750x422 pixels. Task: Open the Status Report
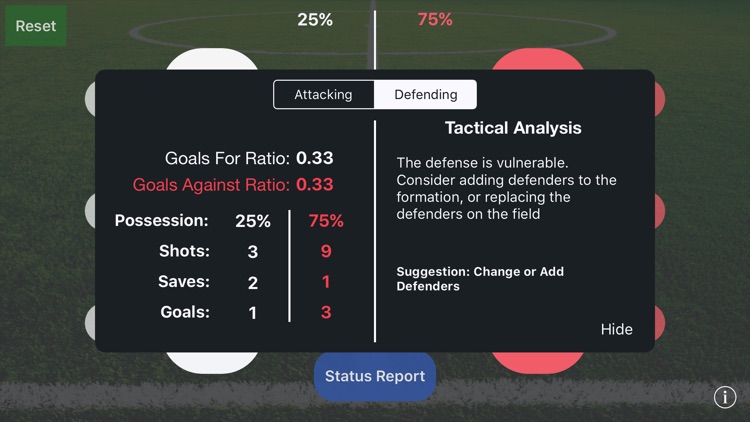(x=375, y=376)
